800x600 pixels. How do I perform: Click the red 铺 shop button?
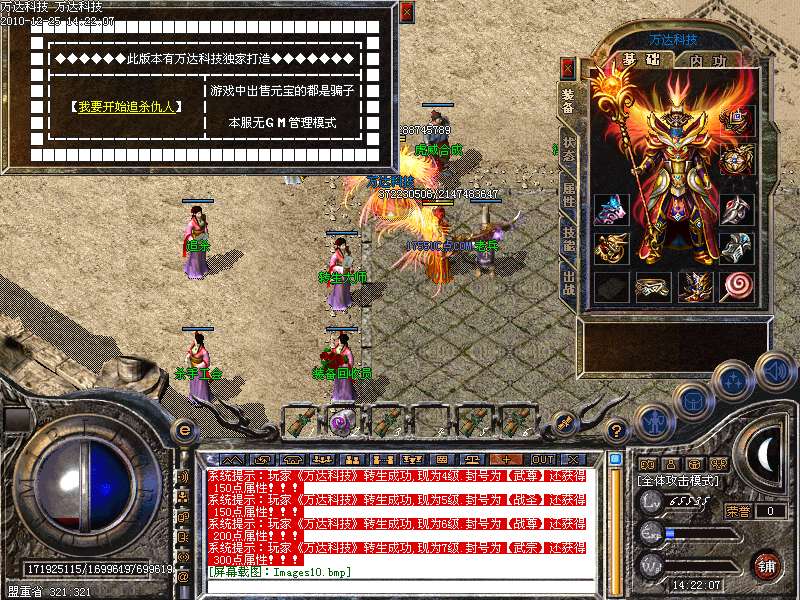pyautogui.click(x=767, y=565)
